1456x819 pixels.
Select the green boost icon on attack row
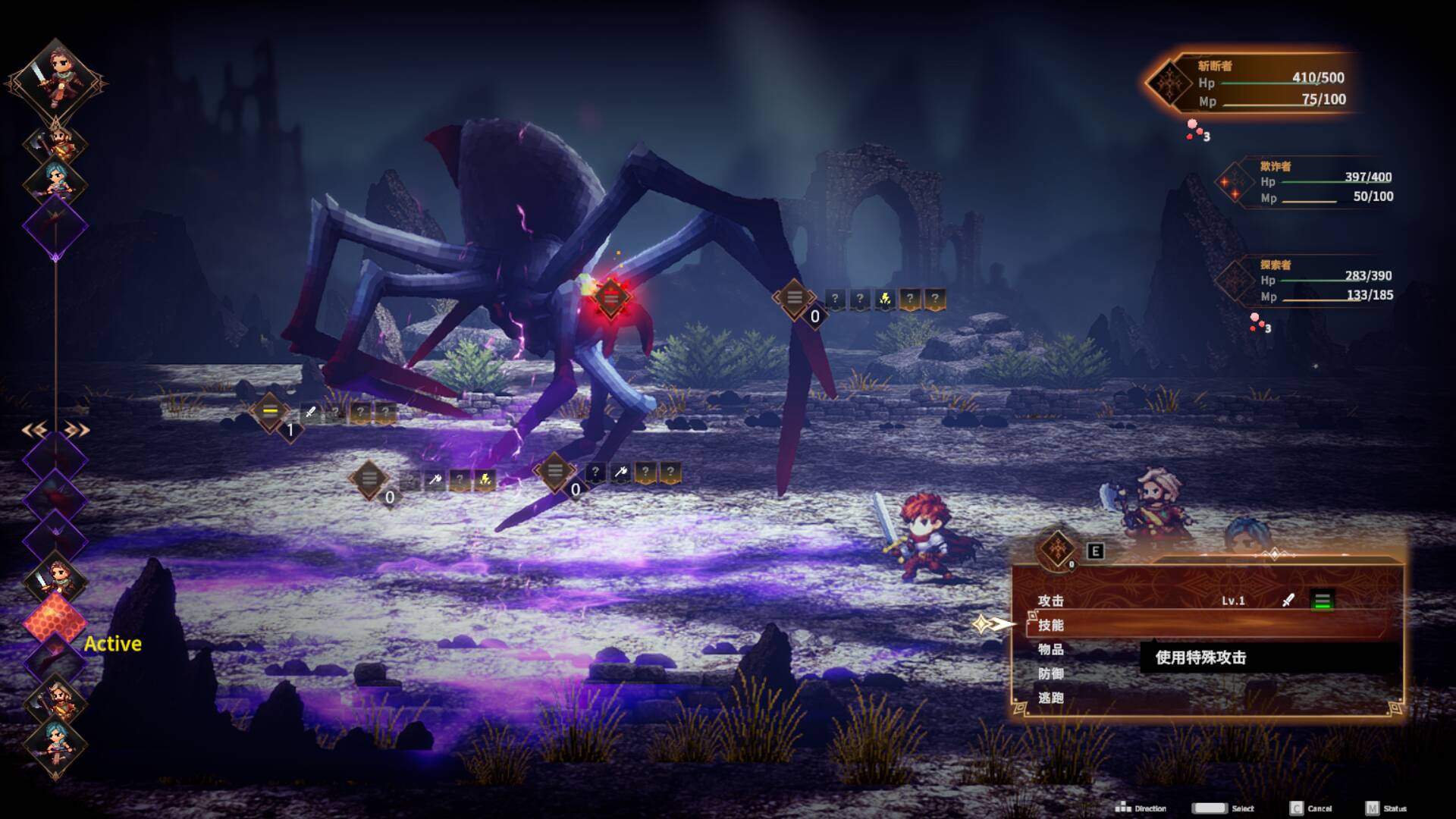coord(1322,601)
